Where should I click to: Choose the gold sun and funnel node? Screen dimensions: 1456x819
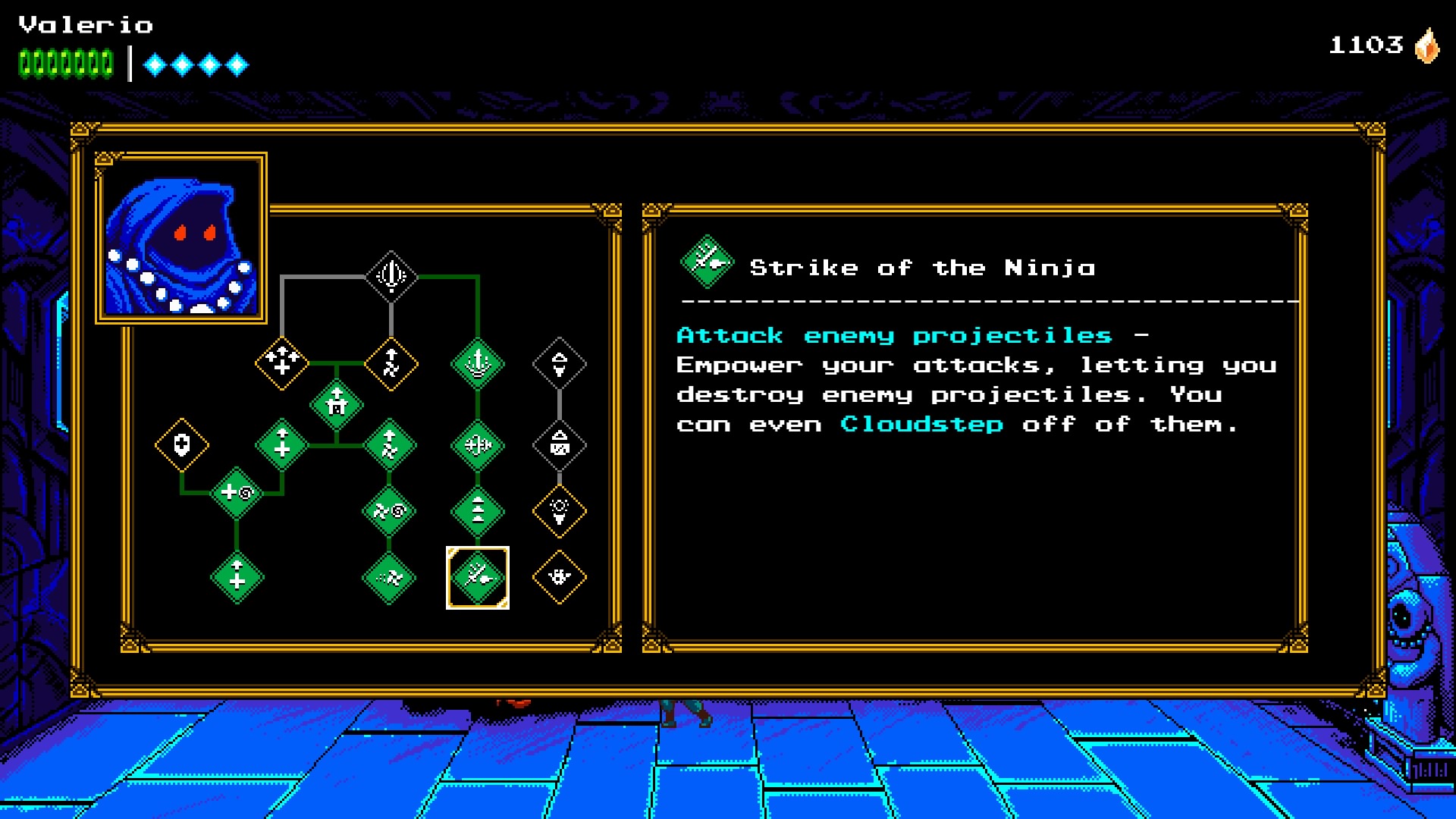560,512
